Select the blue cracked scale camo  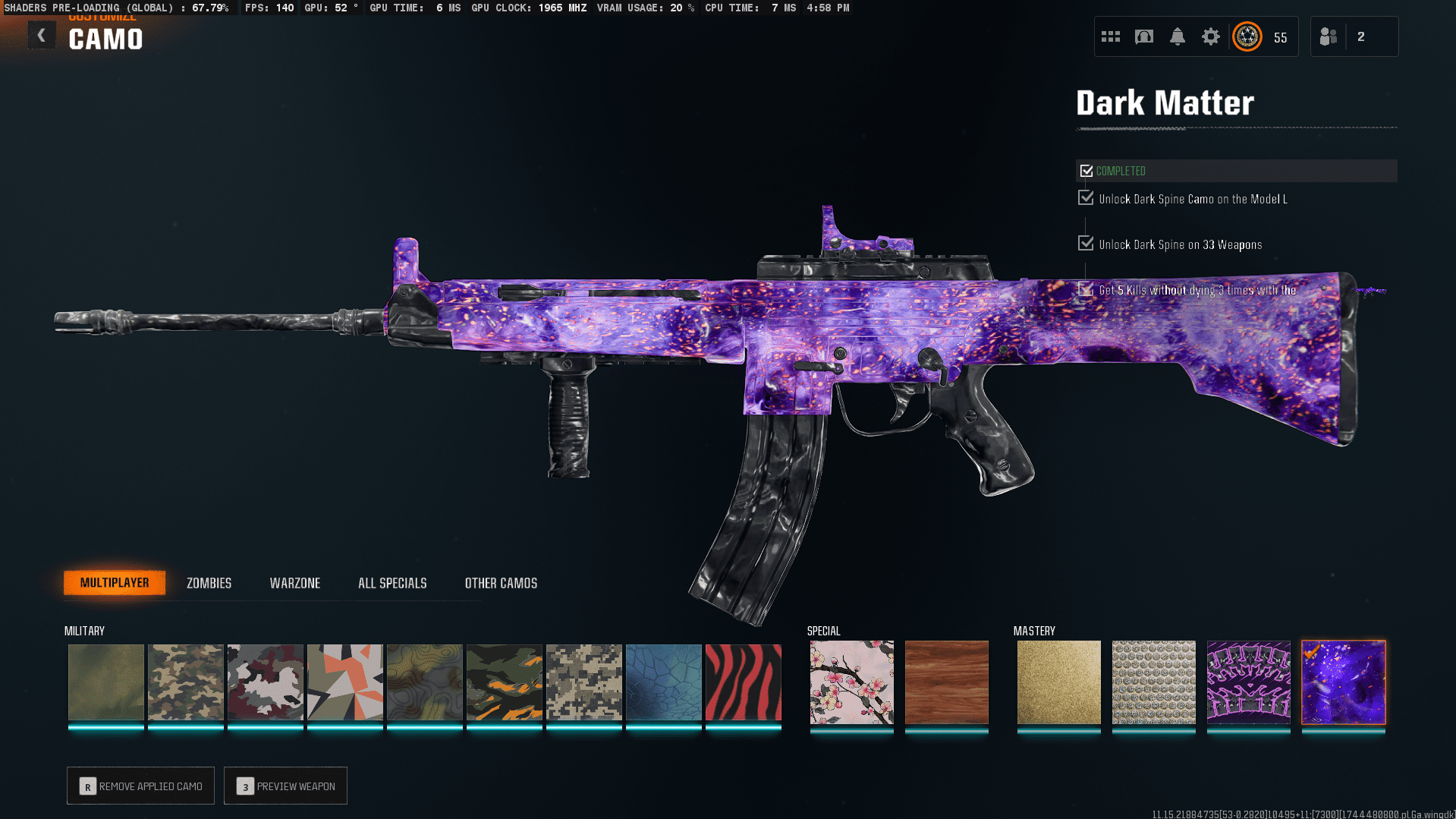(x=663, y=682)
